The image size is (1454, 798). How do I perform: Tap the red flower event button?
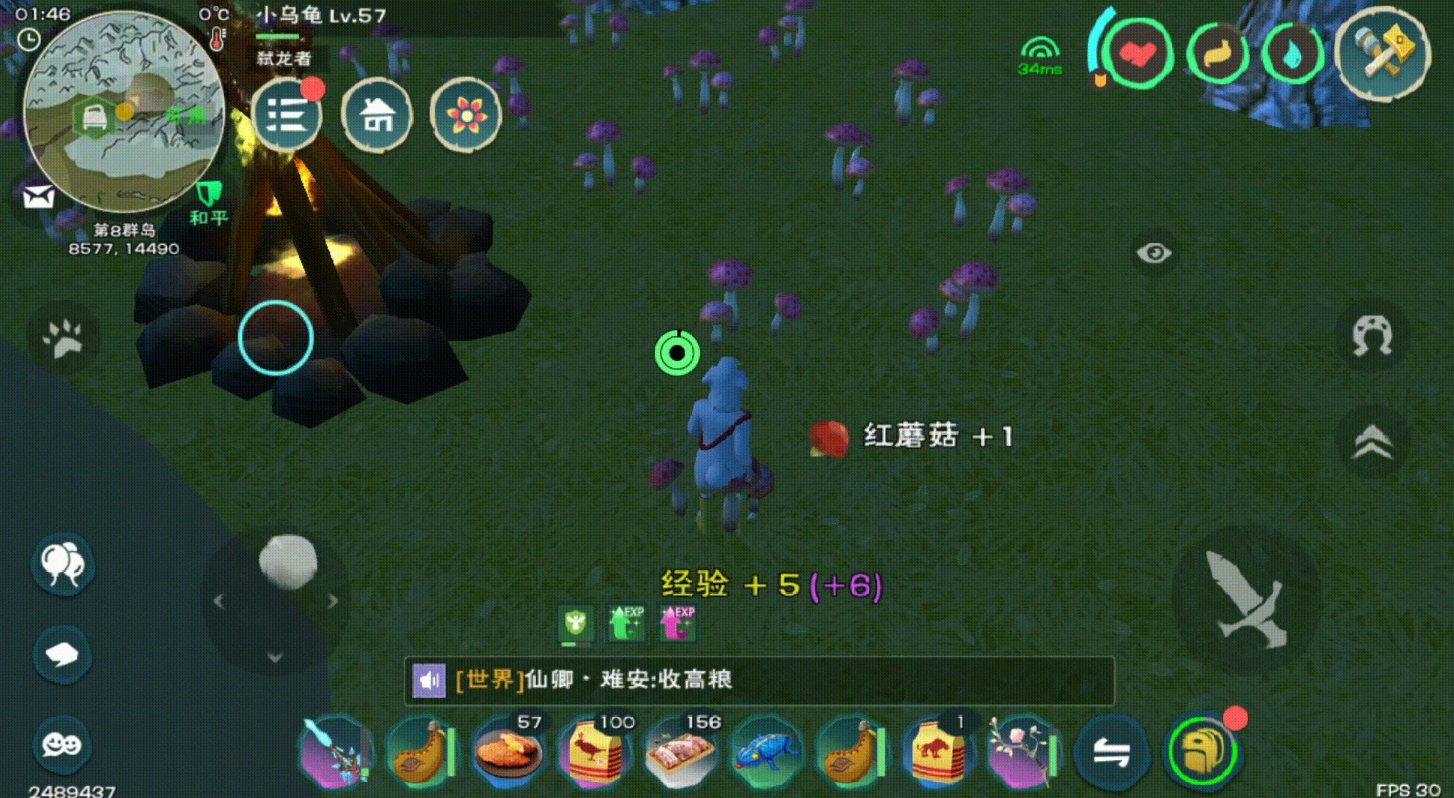[466, 115]
